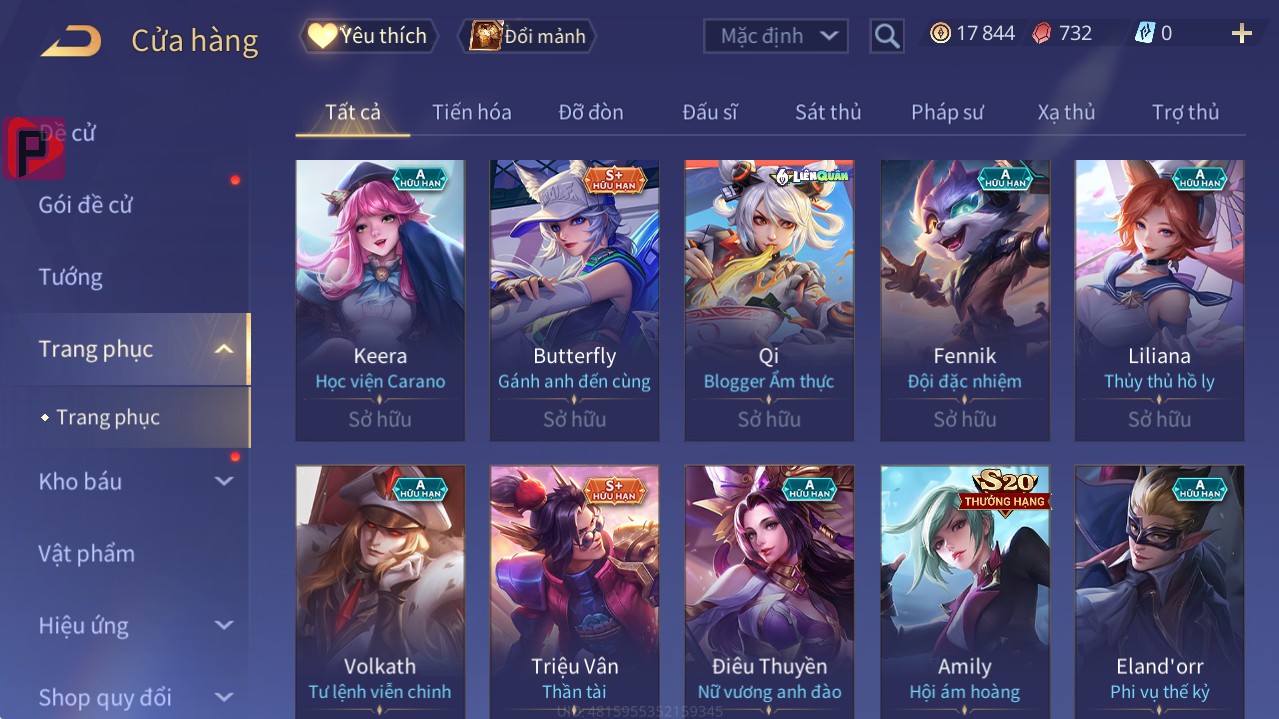
Task: Switch to the Trợ thủ tab
Action: (1185, 112)
